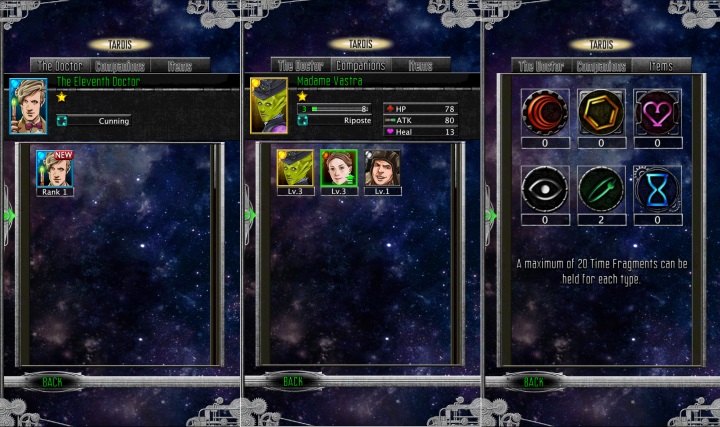Go back from the Time Fragments screen
Viewport: 720px width, 427px height.
(534, 381)
